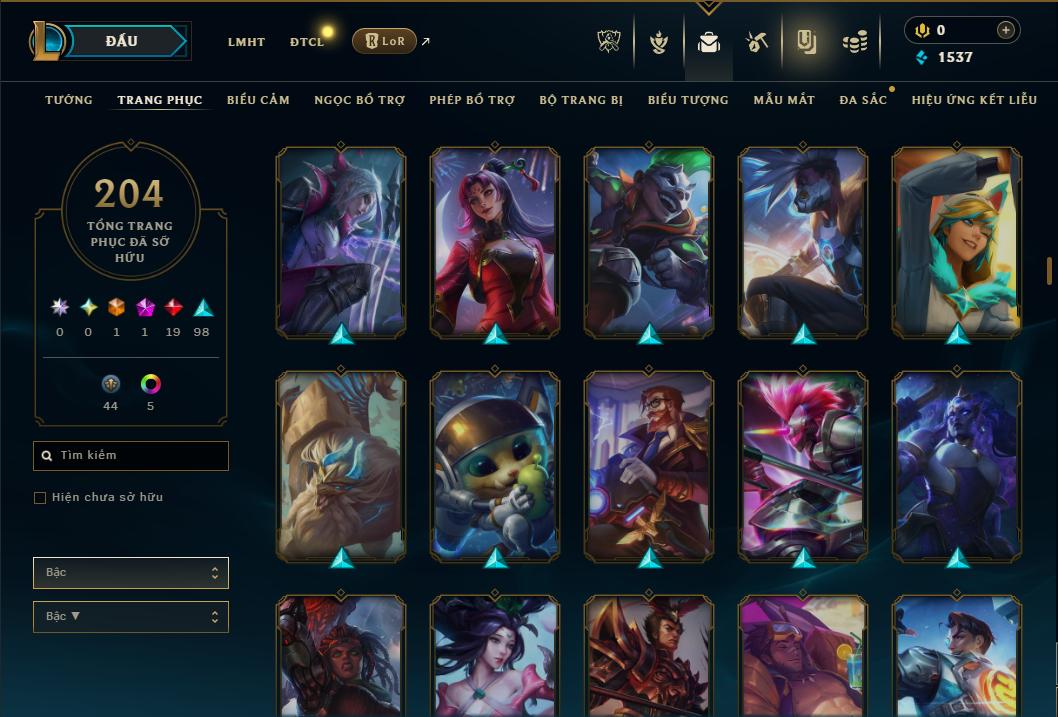Open the BIỂU CẢM tab
The width and height of the screenshot is (1058, 717).
click(258, 100)
